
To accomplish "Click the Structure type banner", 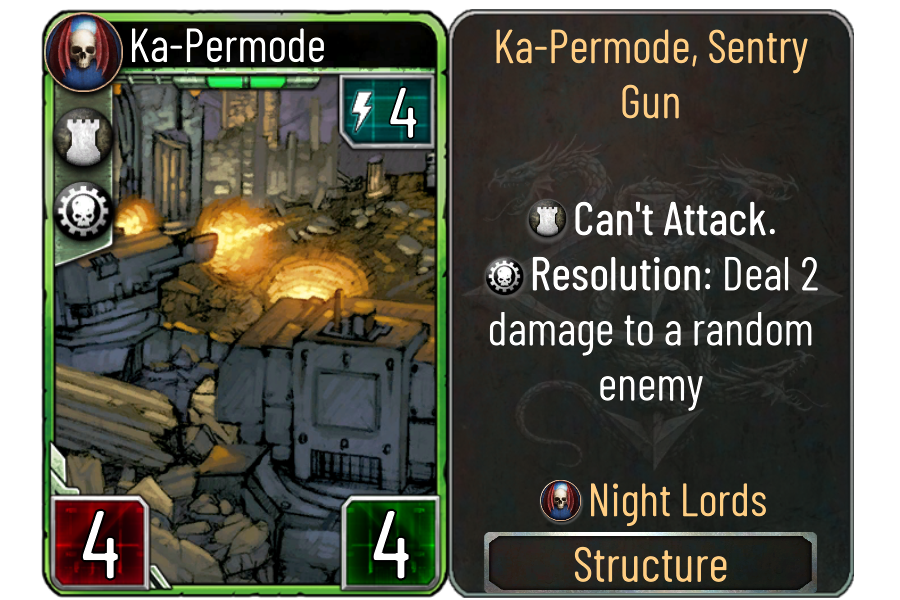I will tap(650, 565).
